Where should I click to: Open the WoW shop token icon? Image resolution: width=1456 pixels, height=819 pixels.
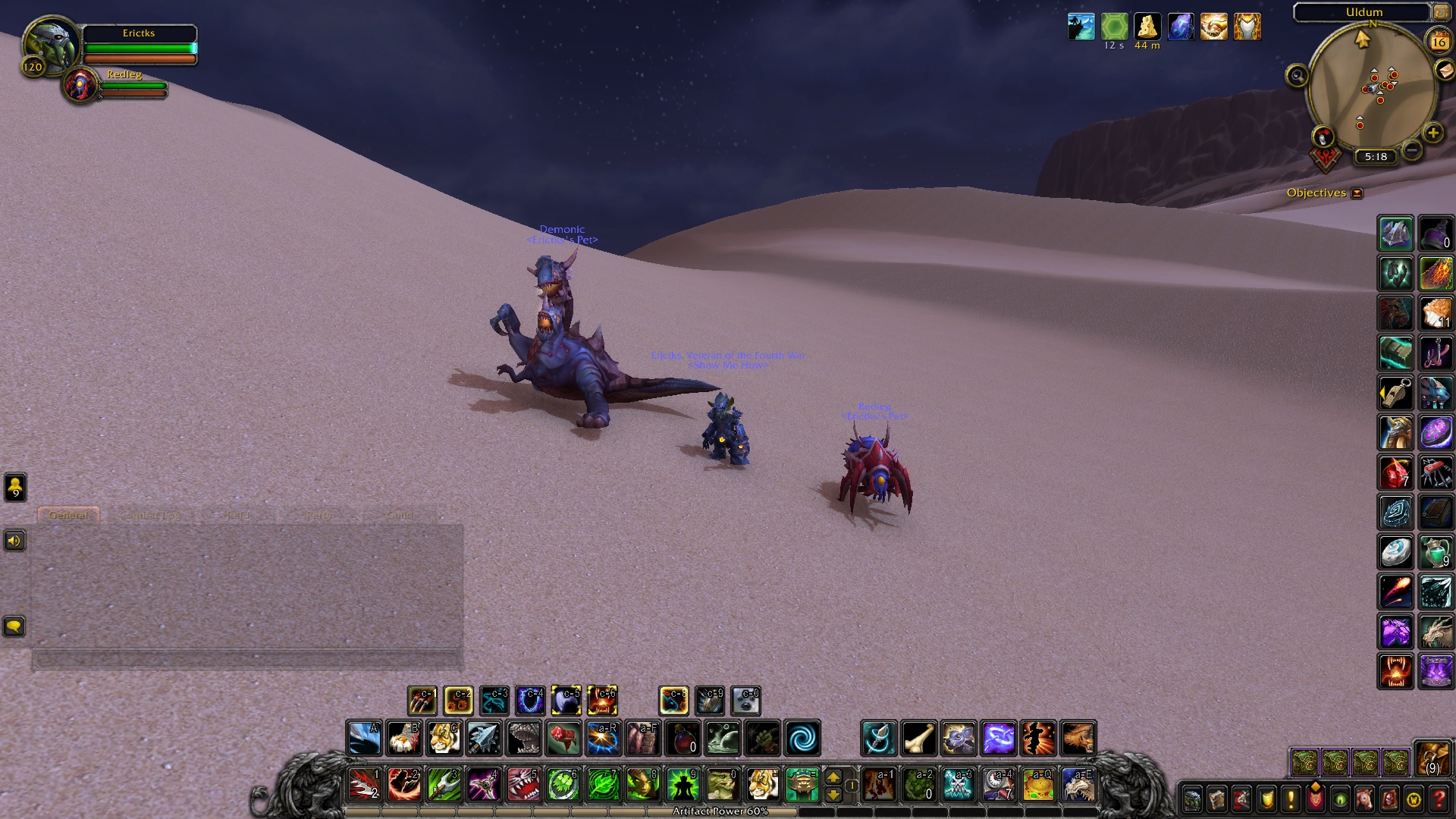click(x=1414, y=798)
